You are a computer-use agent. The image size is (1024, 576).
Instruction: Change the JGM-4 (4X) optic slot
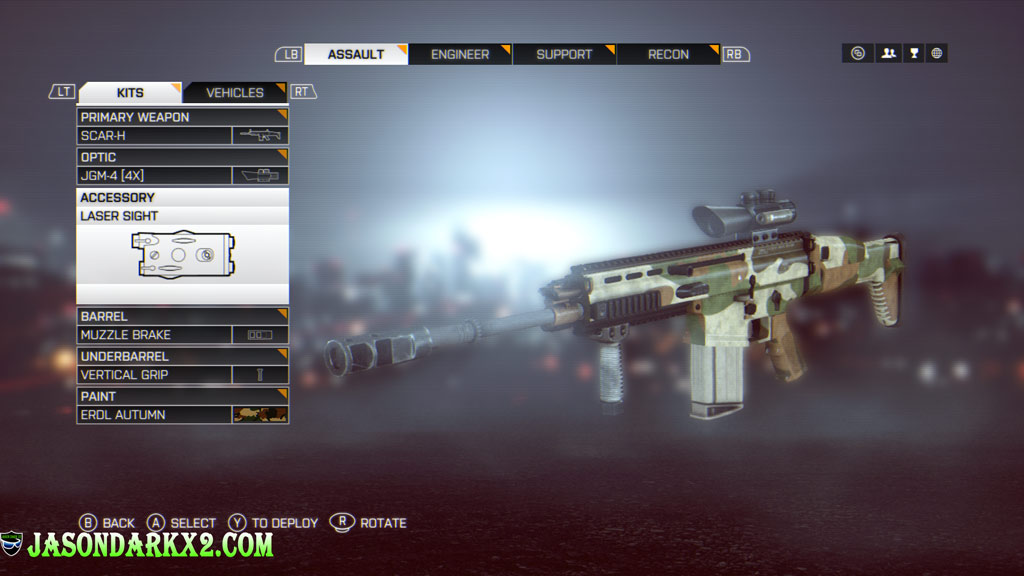tap(182, 175)
